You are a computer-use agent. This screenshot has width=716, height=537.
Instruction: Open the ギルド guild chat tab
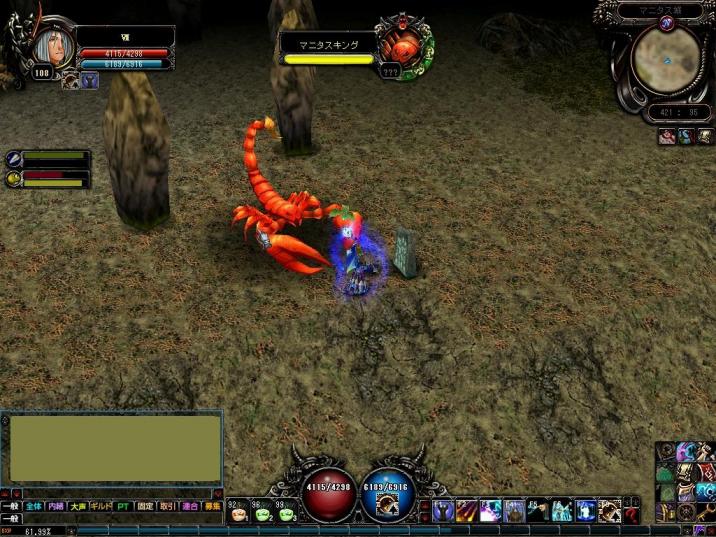(101, 507)
